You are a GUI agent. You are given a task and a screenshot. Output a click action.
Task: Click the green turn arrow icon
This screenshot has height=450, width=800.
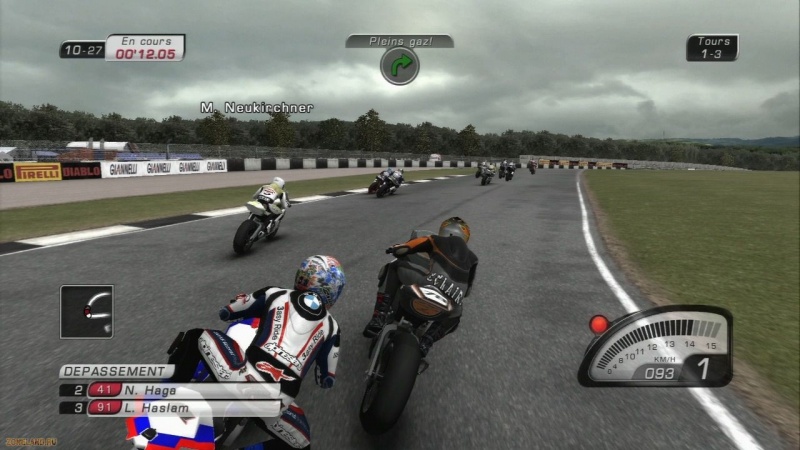pyautogui.click(x=399, y=66)
